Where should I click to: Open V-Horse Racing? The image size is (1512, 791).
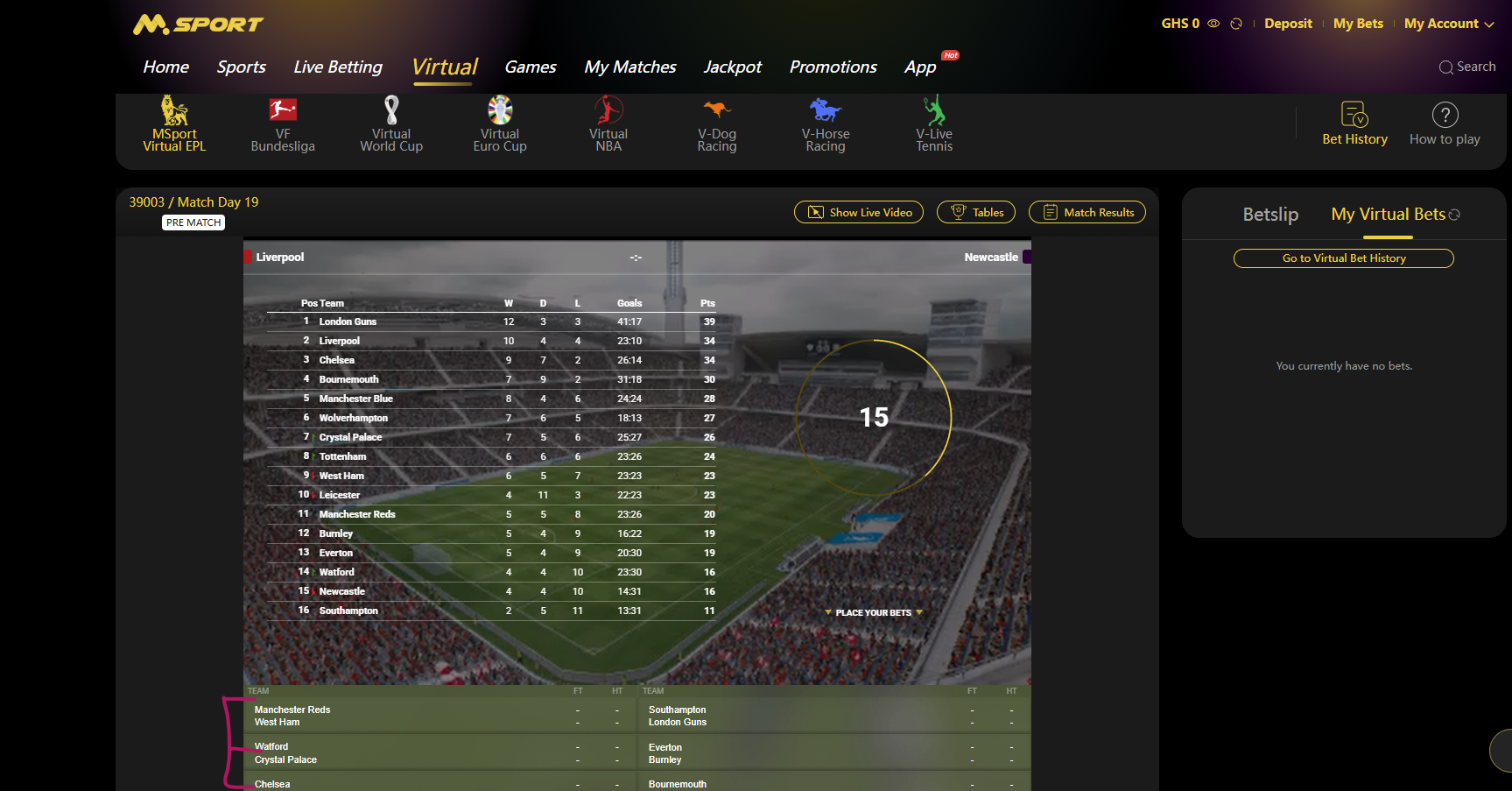click(826, 124)
